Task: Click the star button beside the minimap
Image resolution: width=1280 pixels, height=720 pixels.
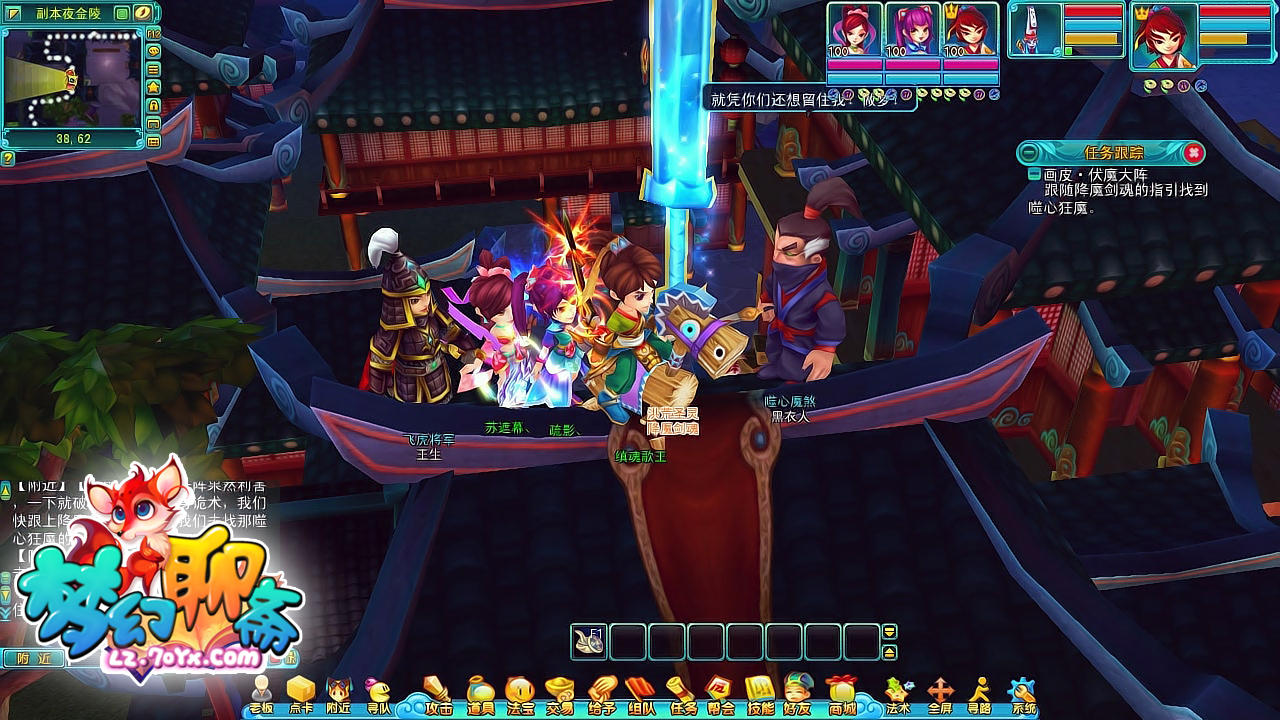Action: [154, 87]
